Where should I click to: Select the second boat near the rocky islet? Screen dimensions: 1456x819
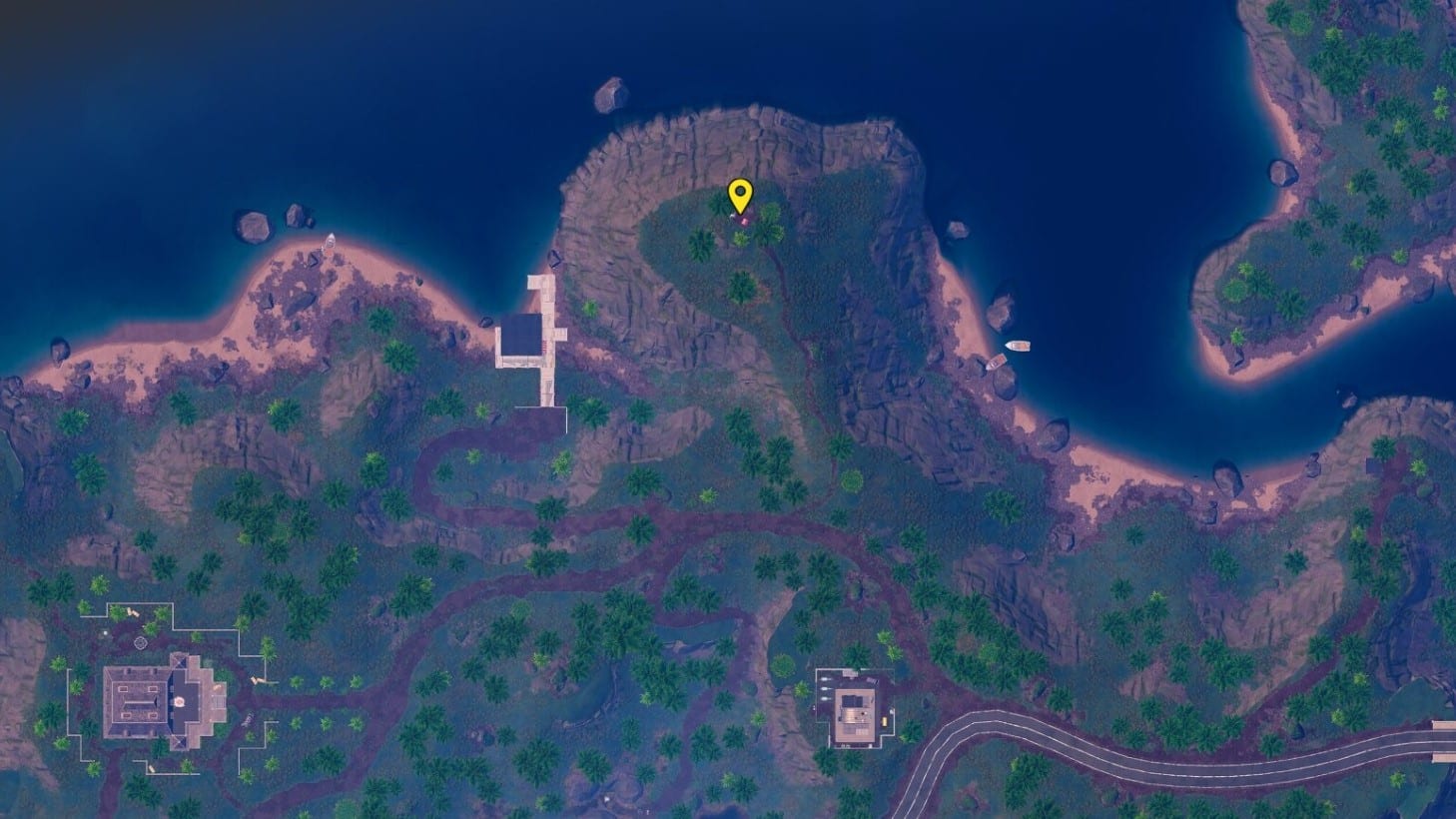(997, 363)
